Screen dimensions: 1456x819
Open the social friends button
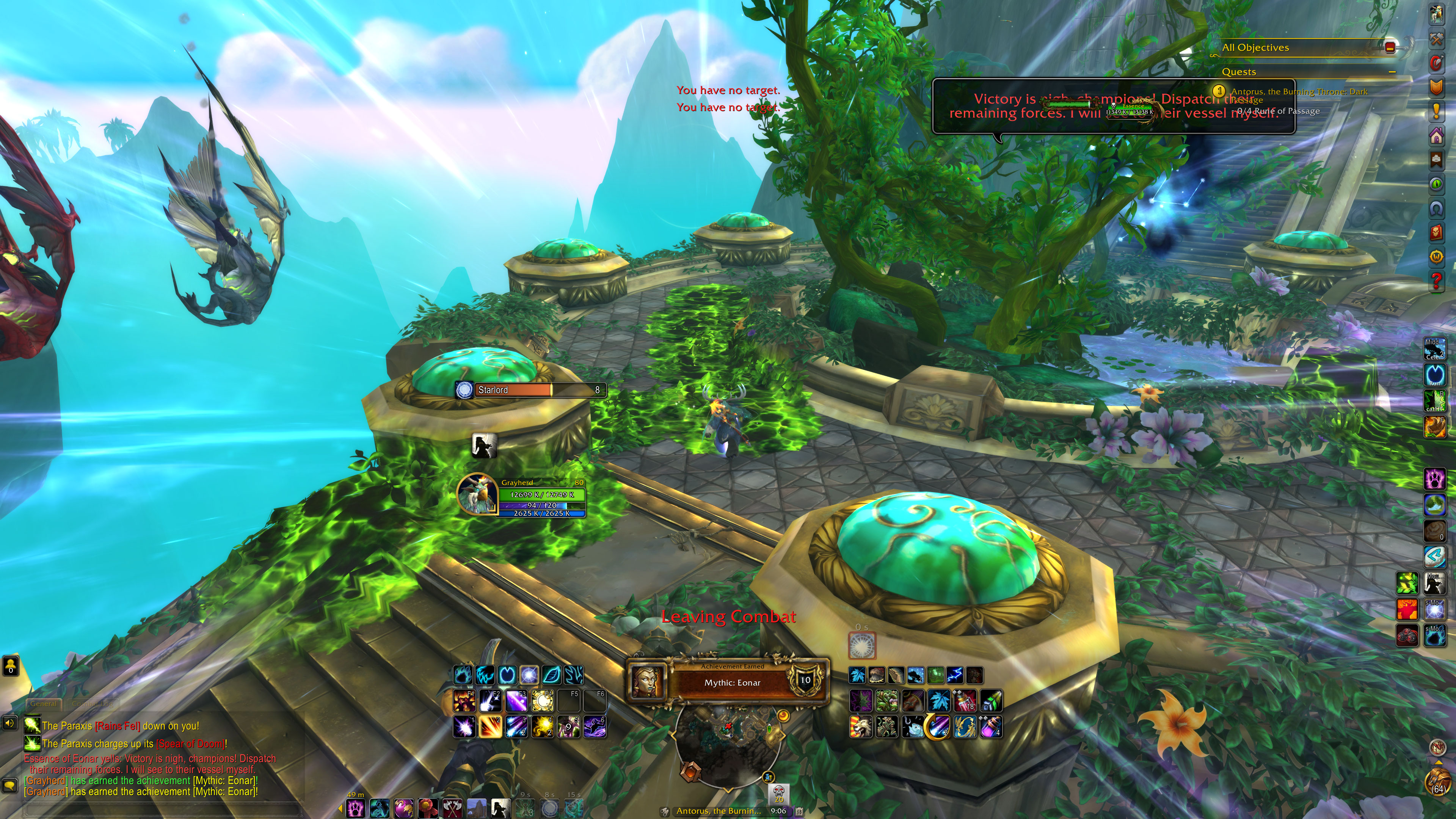click(11, 666)
